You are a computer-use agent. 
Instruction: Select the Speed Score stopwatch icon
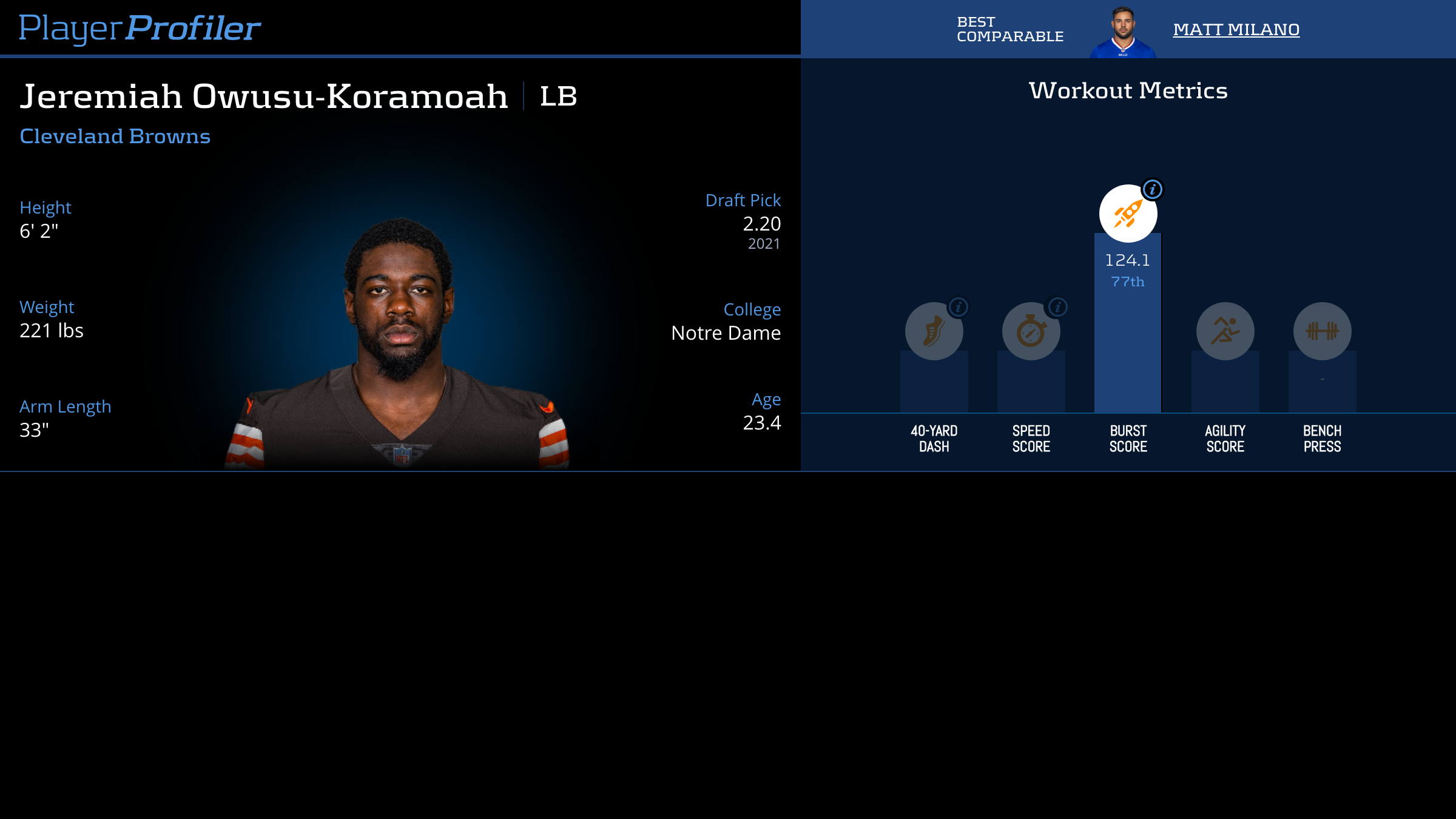coord(1031,331)
